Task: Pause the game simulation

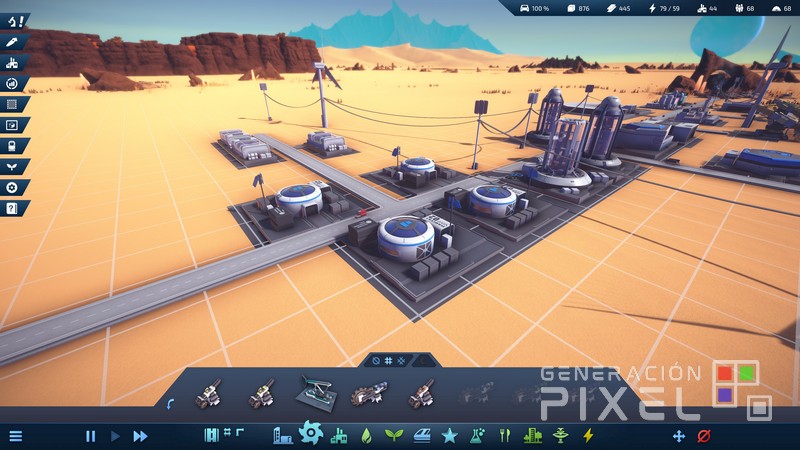Action: click(x=90, y=436)
